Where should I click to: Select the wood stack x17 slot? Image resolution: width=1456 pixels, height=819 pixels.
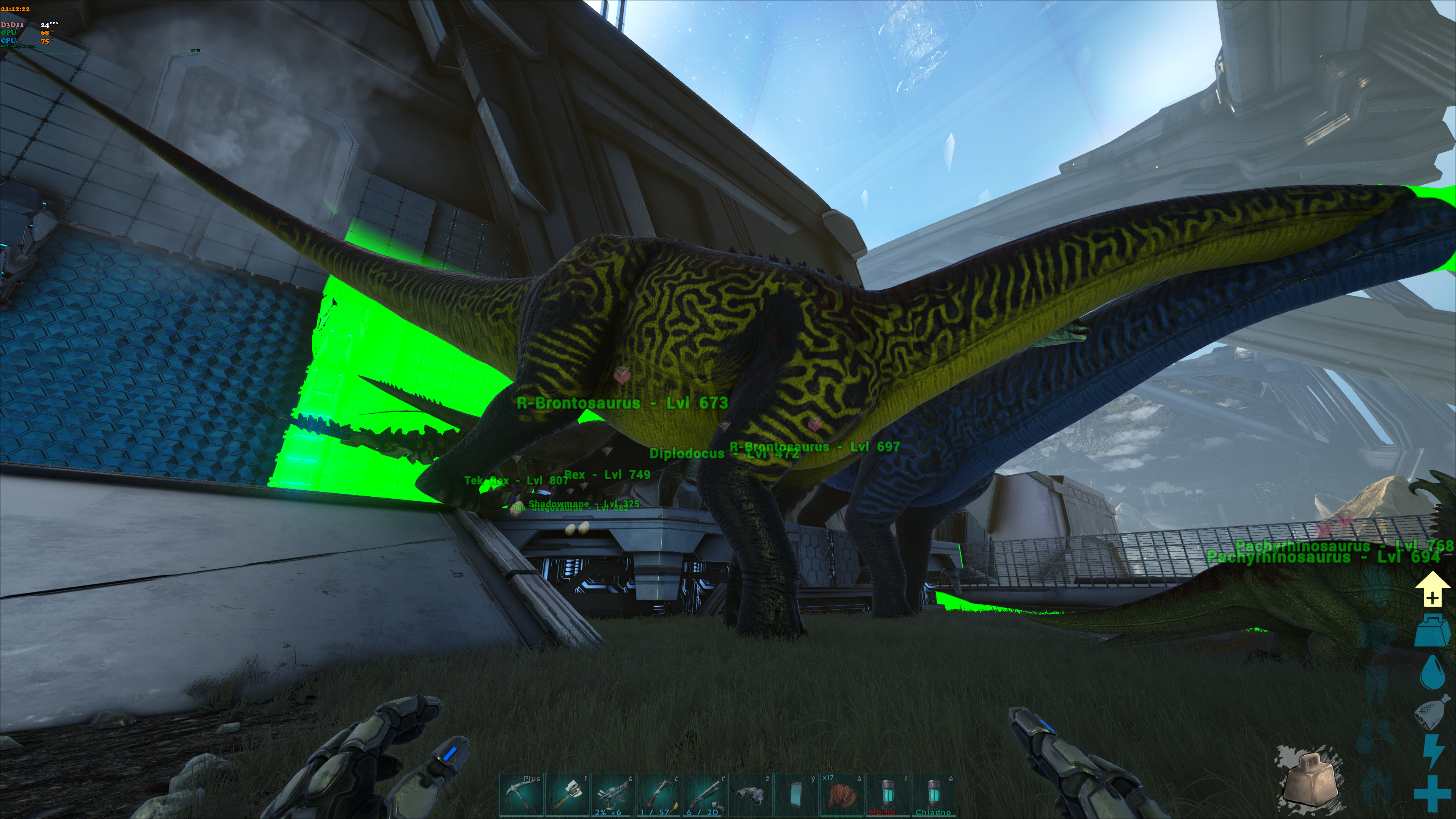coord(842,795)
